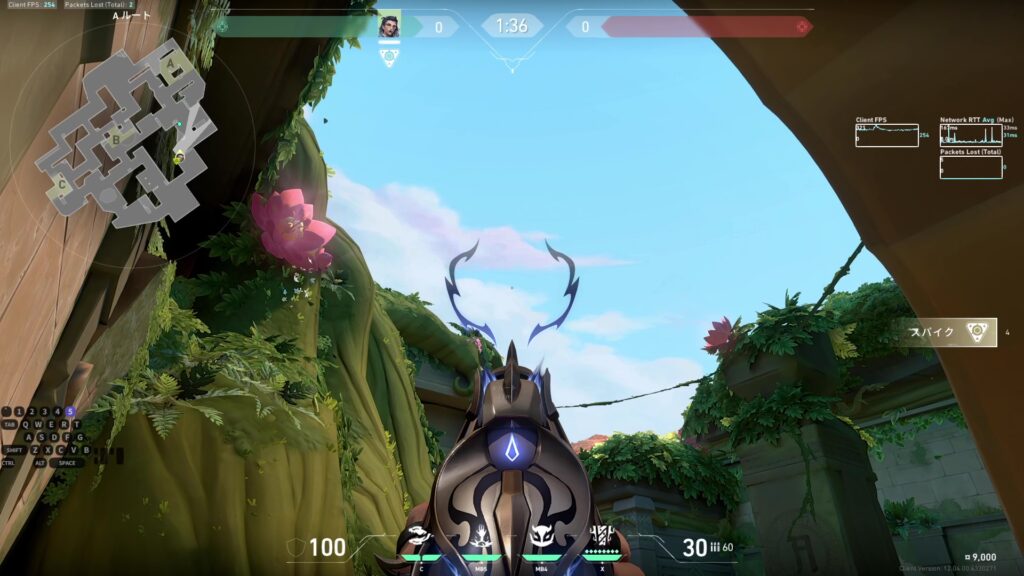Click site C marker on the minimap
Screen dimensions: 1024x576
coord(63,184)
